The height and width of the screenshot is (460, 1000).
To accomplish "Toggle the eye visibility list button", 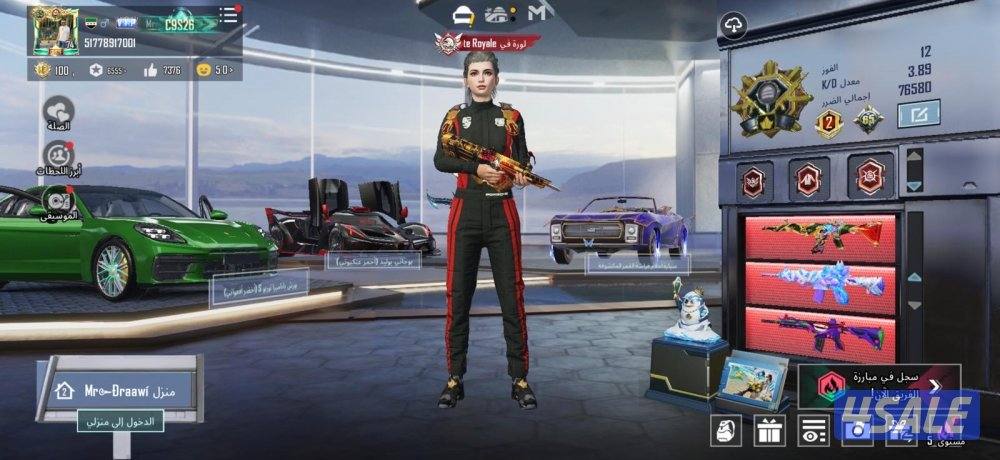I will pos(814,431).
